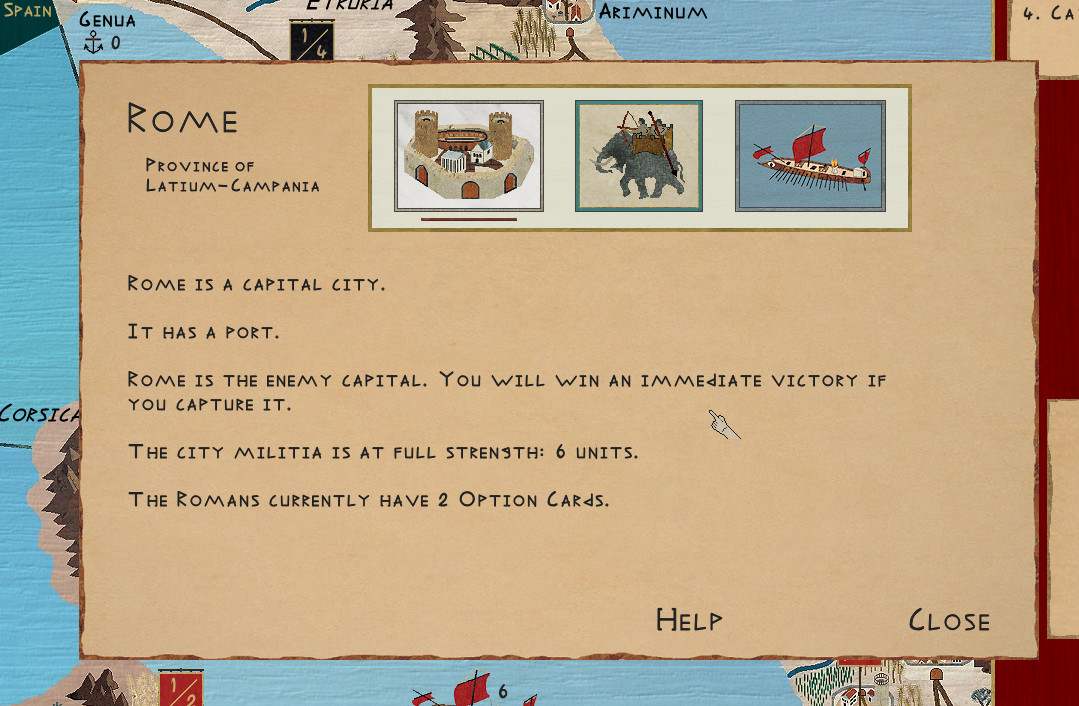Select the walled city tab image
This screenshot has height=706, width=1079.
click(x=469, y=156)
